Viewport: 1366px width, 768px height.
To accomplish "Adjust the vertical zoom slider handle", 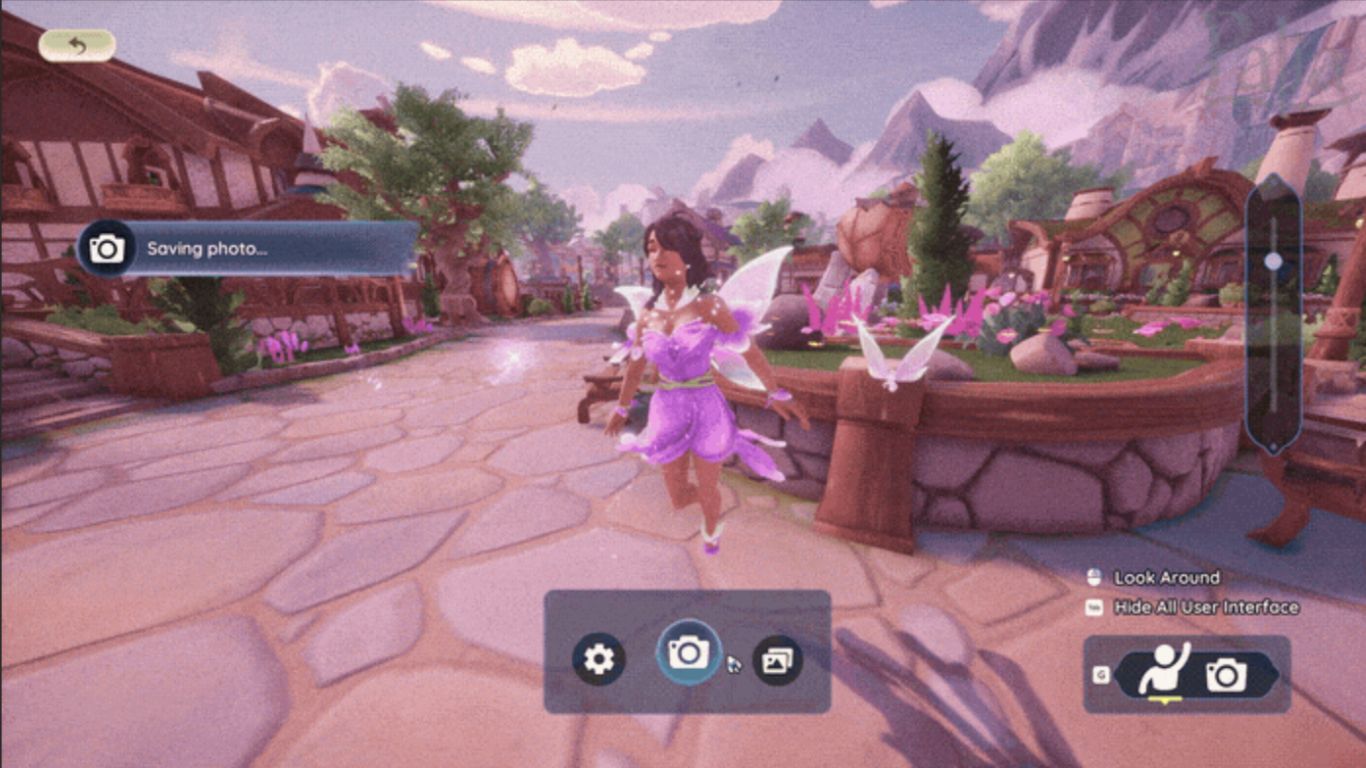I will 1273,262.
